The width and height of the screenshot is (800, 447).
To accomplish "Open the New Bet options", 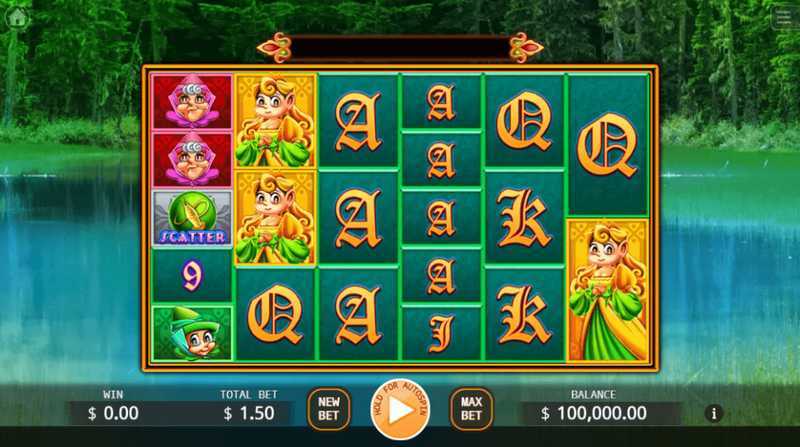I will (329, 408).
